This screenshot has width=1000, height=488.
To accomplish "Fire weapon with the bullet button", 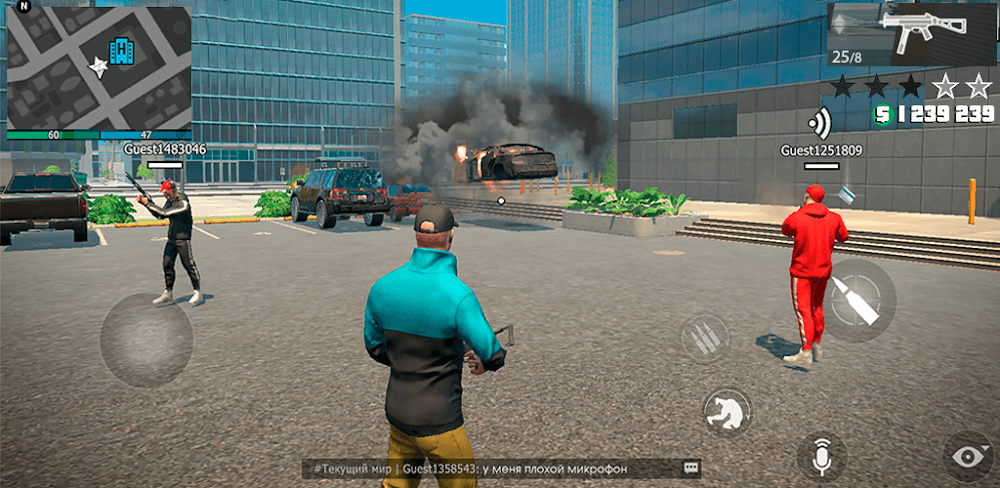I will pos(857,299).
